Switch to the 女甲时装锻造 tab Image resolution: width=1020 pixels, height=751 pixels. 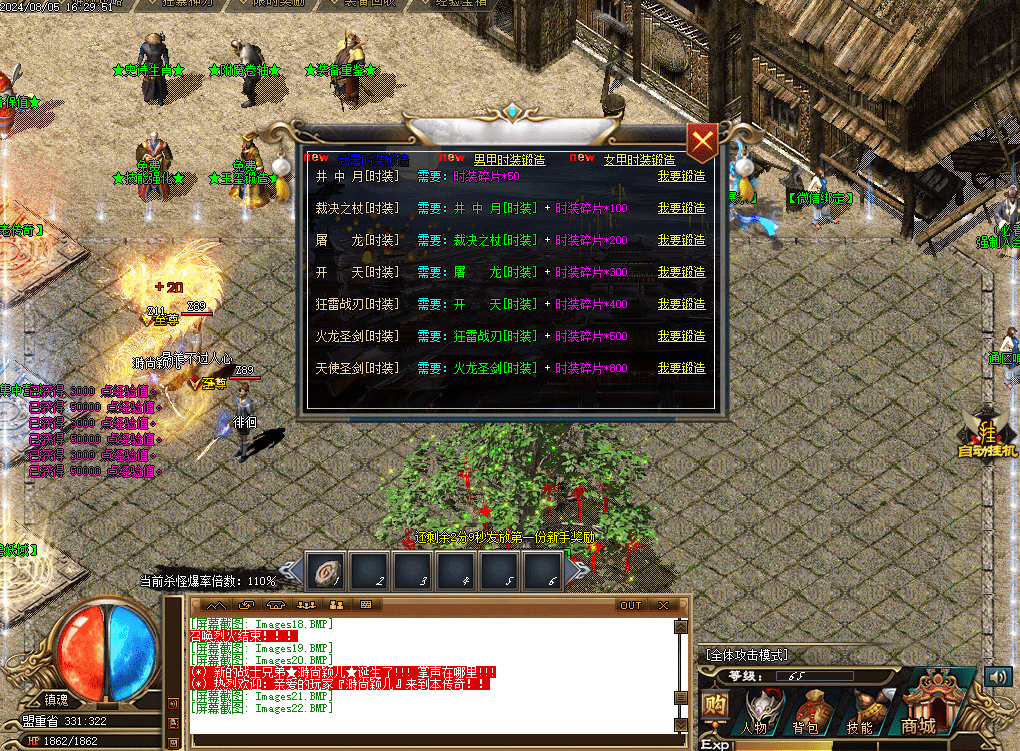(639, 160)
